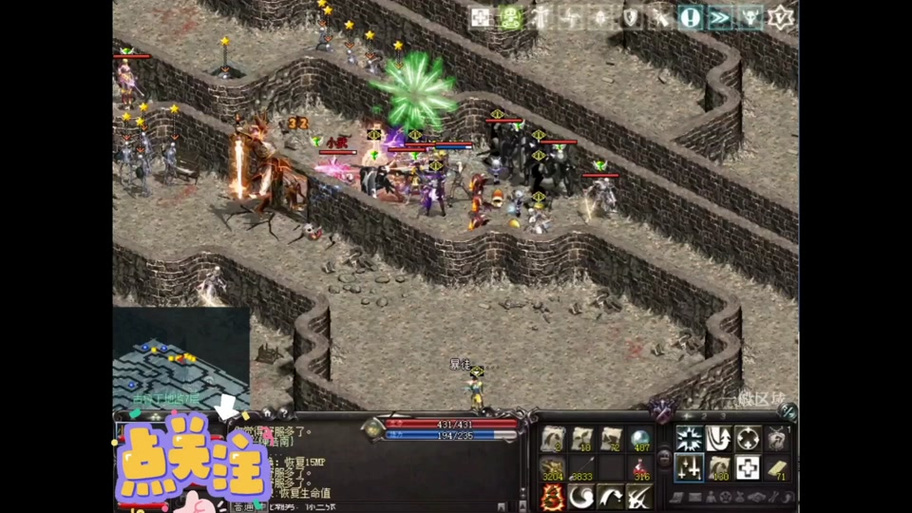Viewport: 912px width, 513px height.
Task: Select the shield buff icon
Action: (x=630, y=17)
